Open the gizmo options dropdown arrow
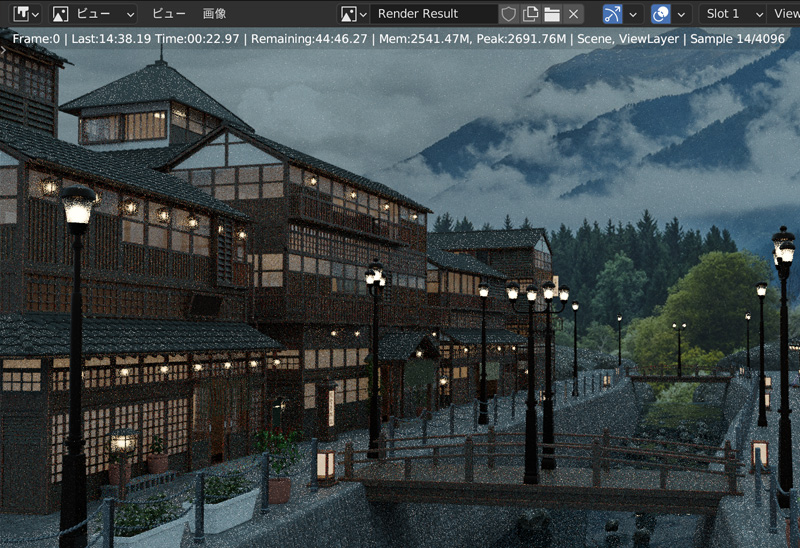 (x=633, y=14)
